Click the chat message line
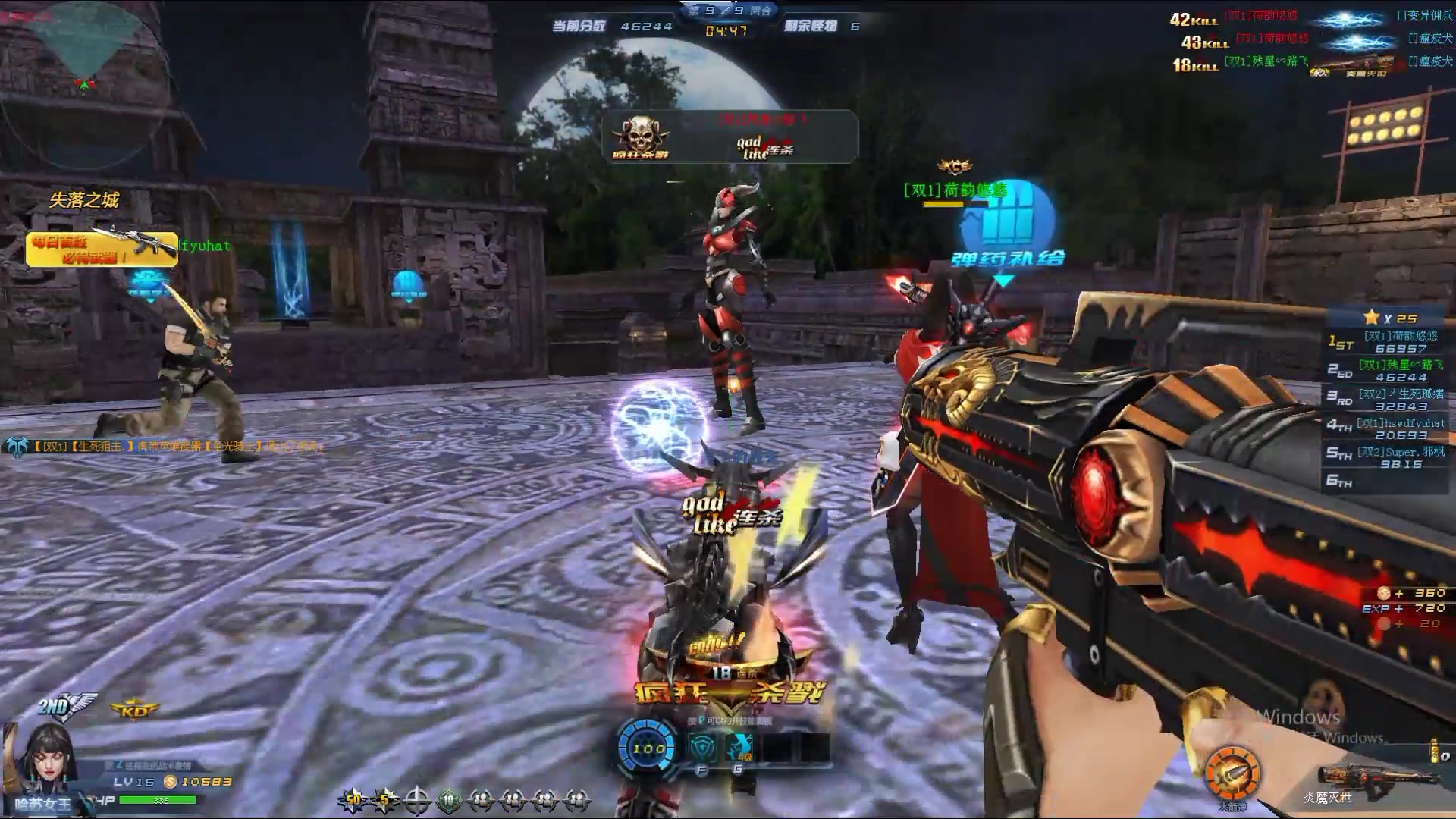The image size is (1456, 819). tap(167, 447)
